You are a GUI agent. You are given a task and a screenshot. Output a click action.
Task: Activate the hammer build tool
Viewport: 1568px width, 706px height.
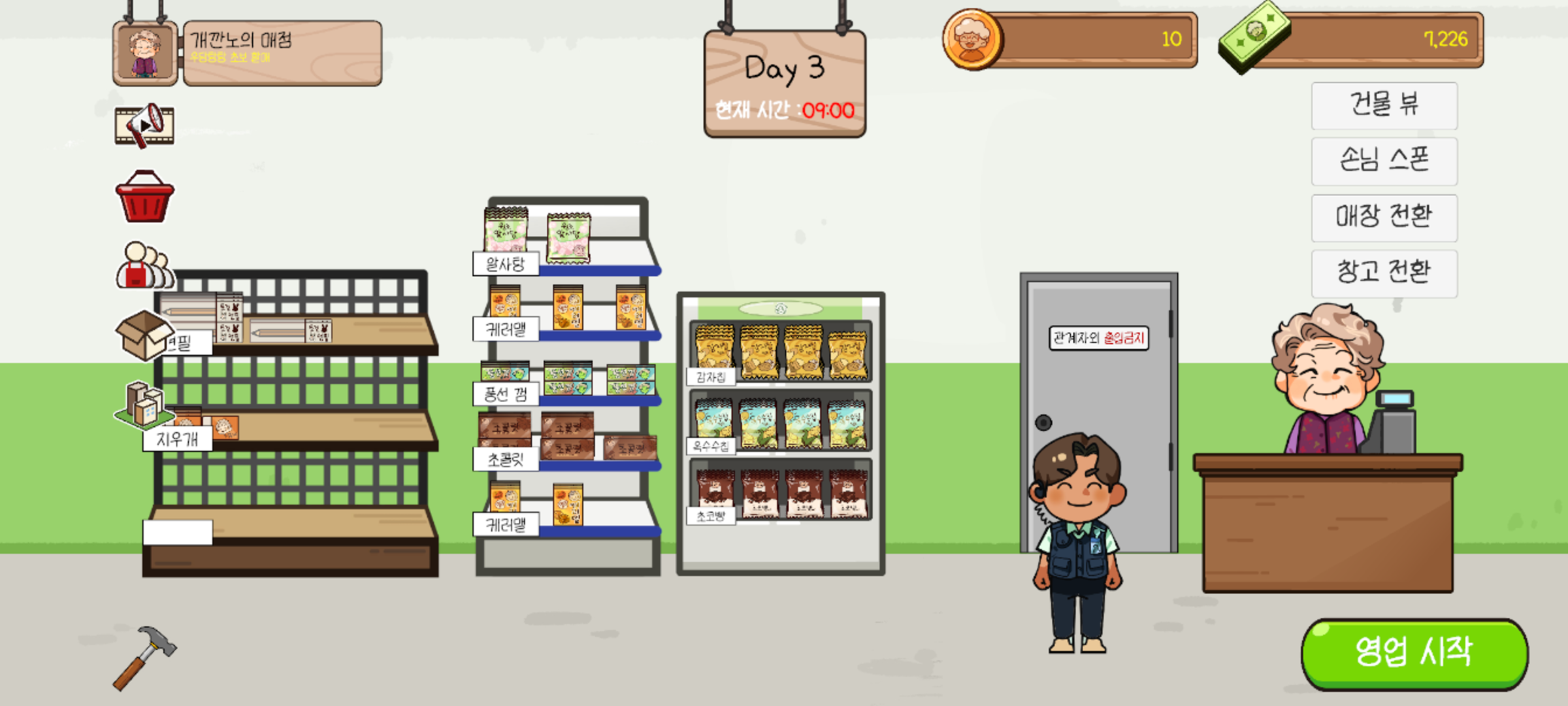point(144,656)
